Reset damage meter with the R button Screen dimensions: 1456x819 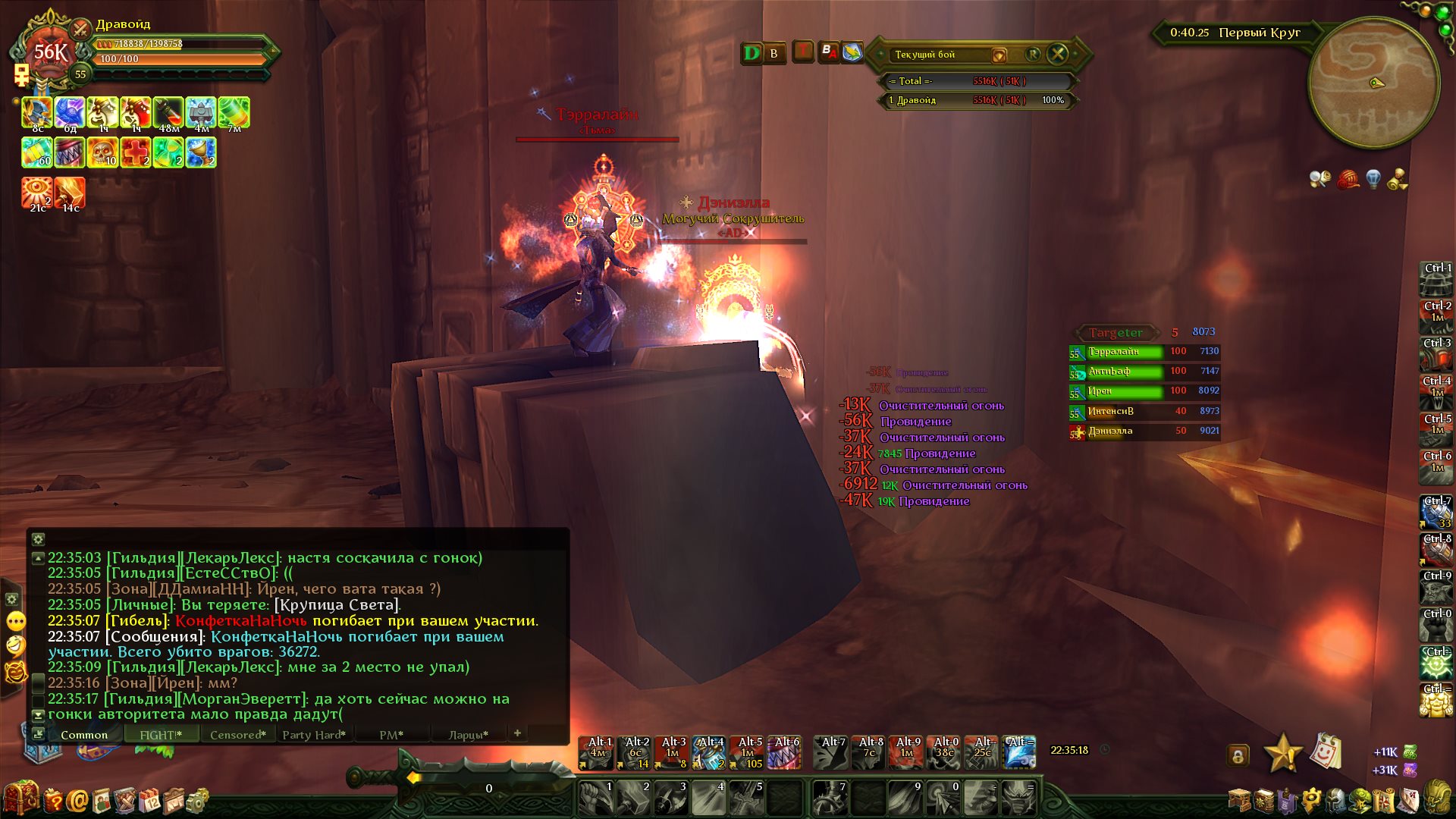pyautogui.click(x=1033, y=54)
